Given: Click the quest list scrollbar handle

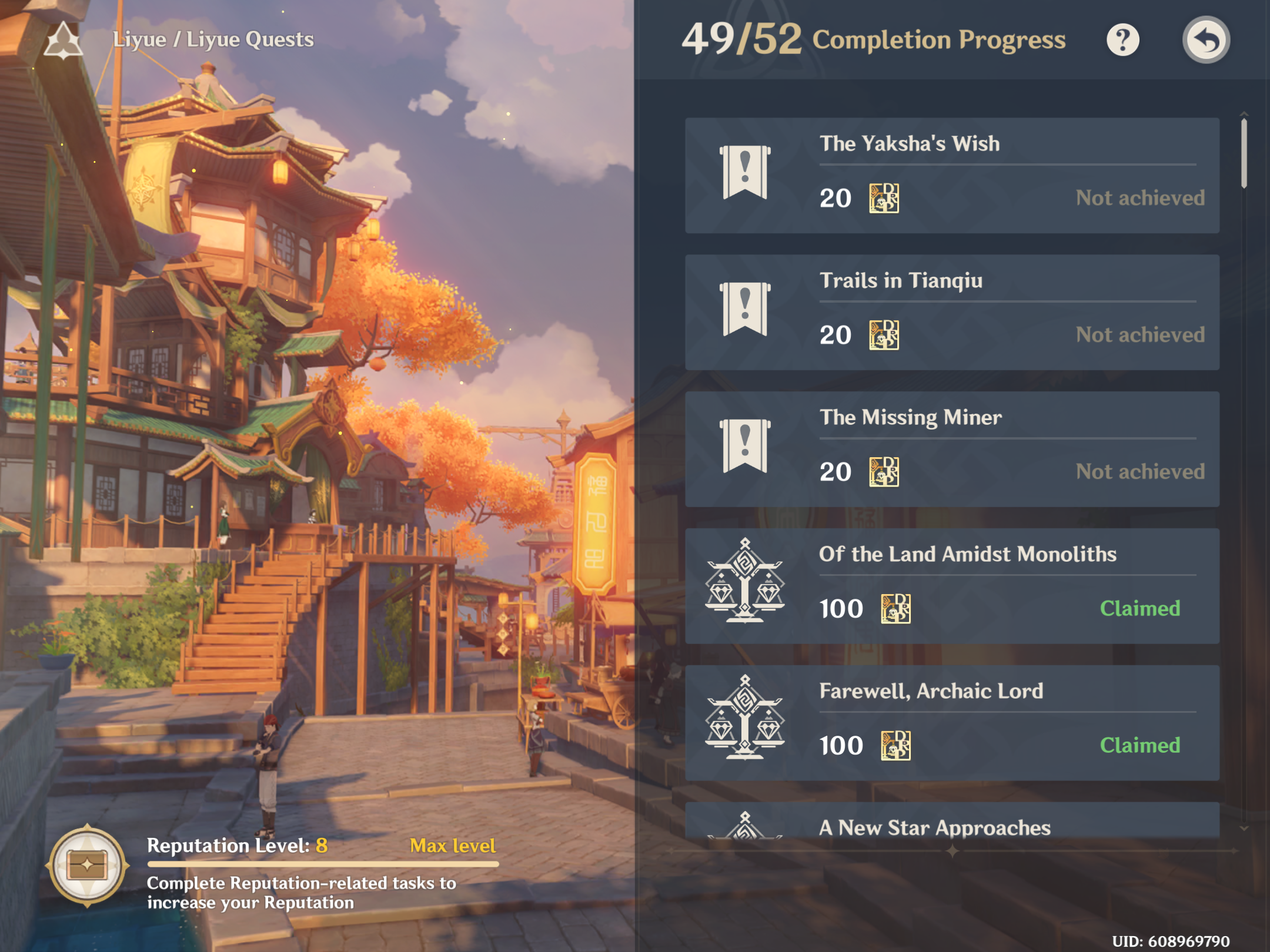Looking at the screenshot, I should coord(1244,153).
